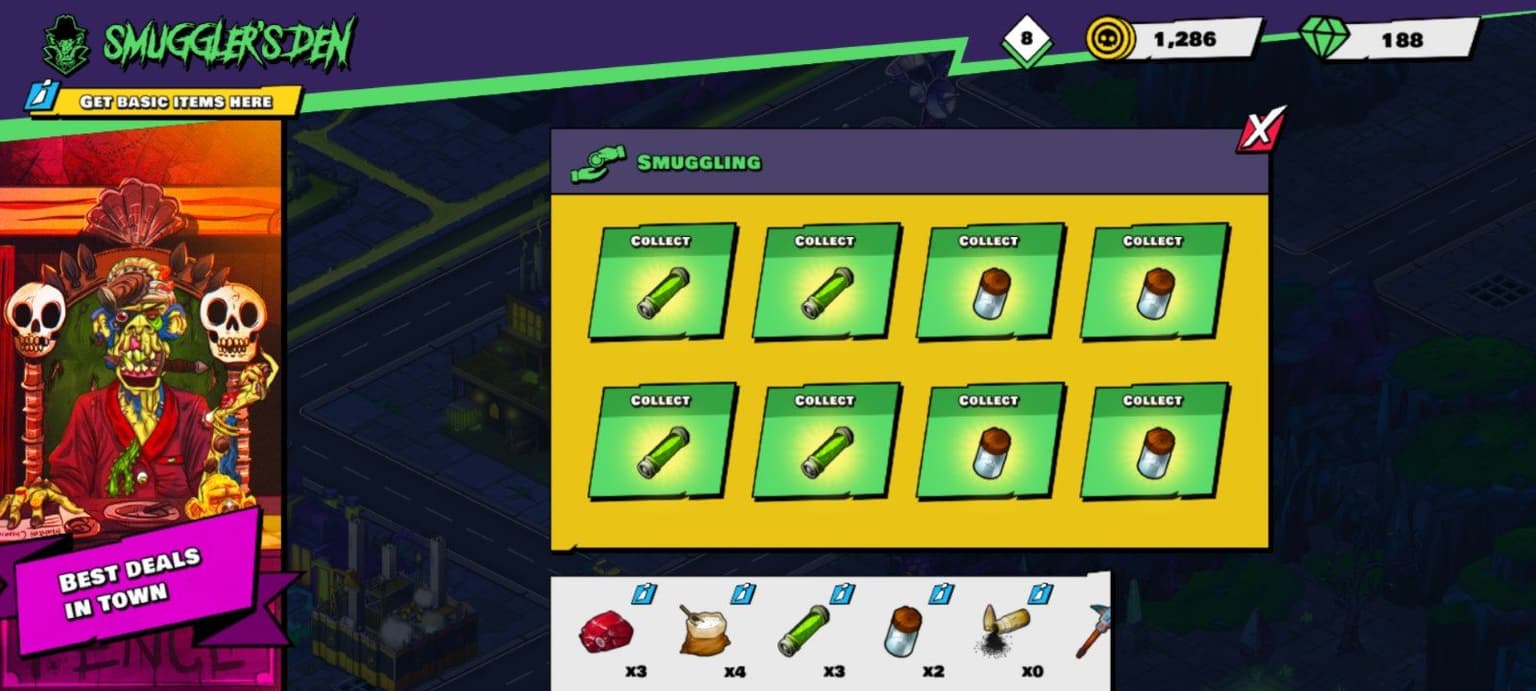Open the info icon beside 'Get Basic Items Here'
The width and height of the screenshot is (1536, 691).
40,99
